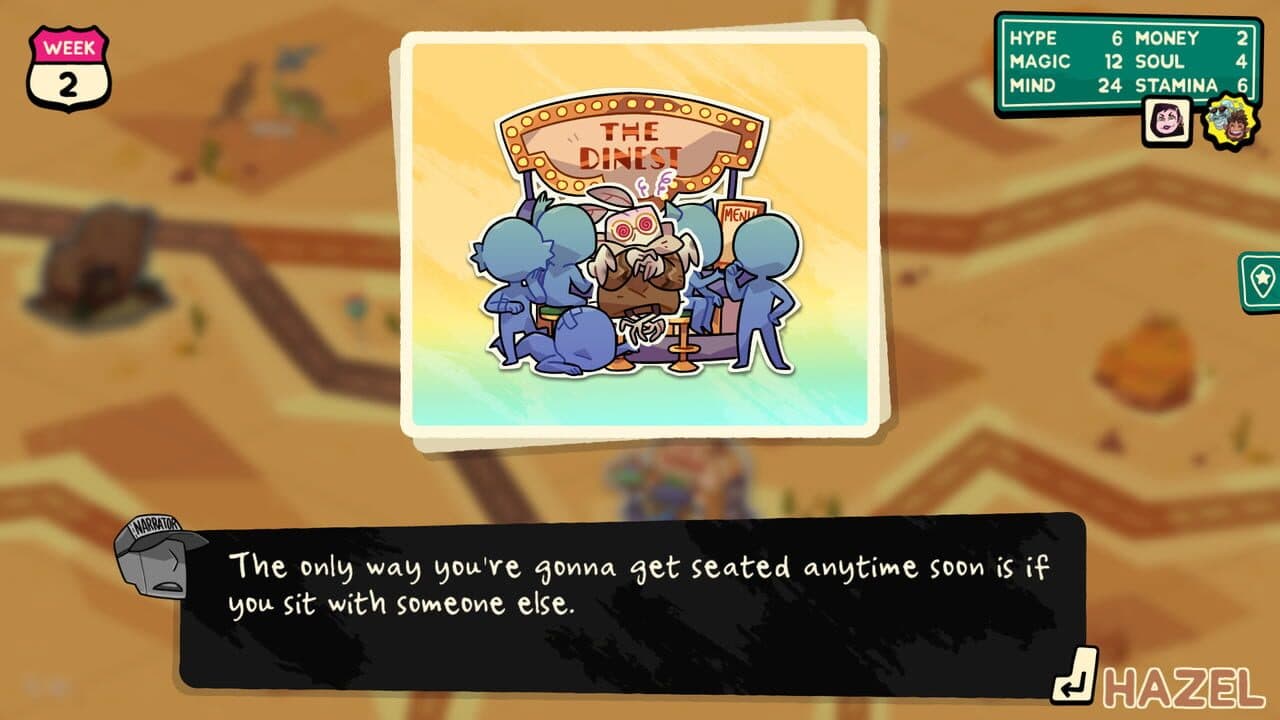Click the green stats road sign

click(x=1131, y=63)
